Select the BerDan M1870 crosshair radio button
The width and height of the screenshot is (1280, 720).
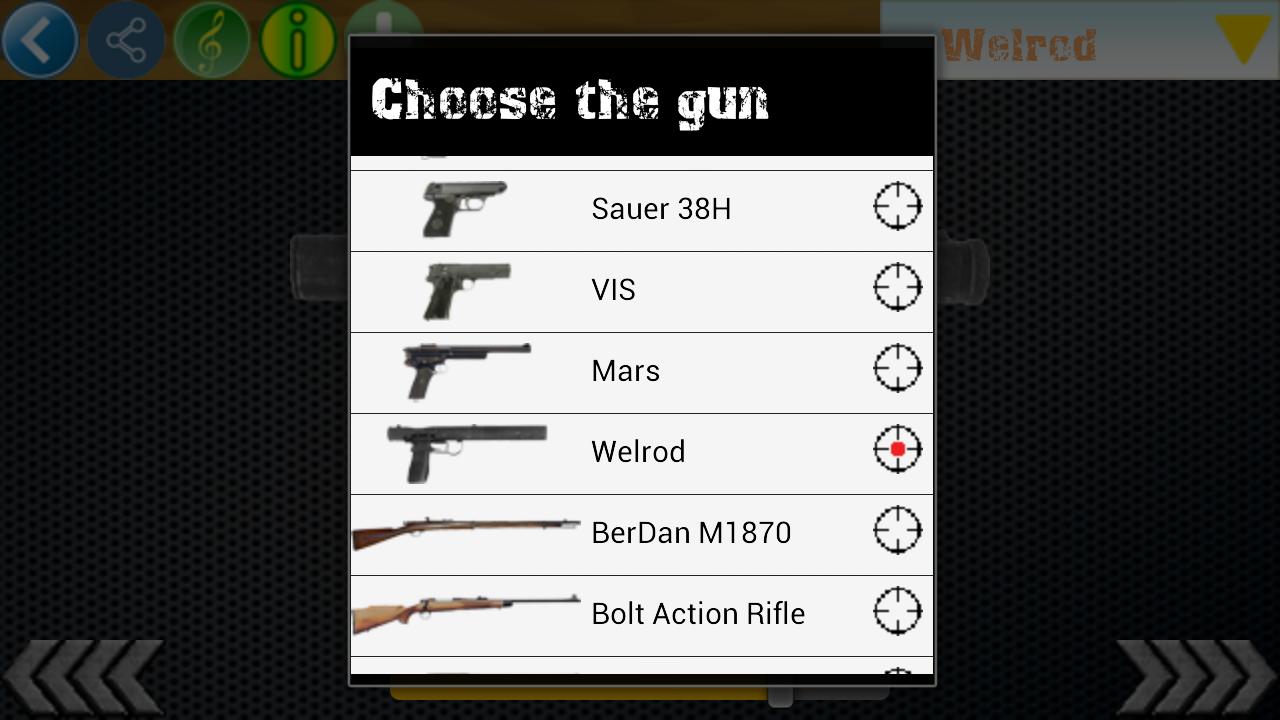point(897,530)
